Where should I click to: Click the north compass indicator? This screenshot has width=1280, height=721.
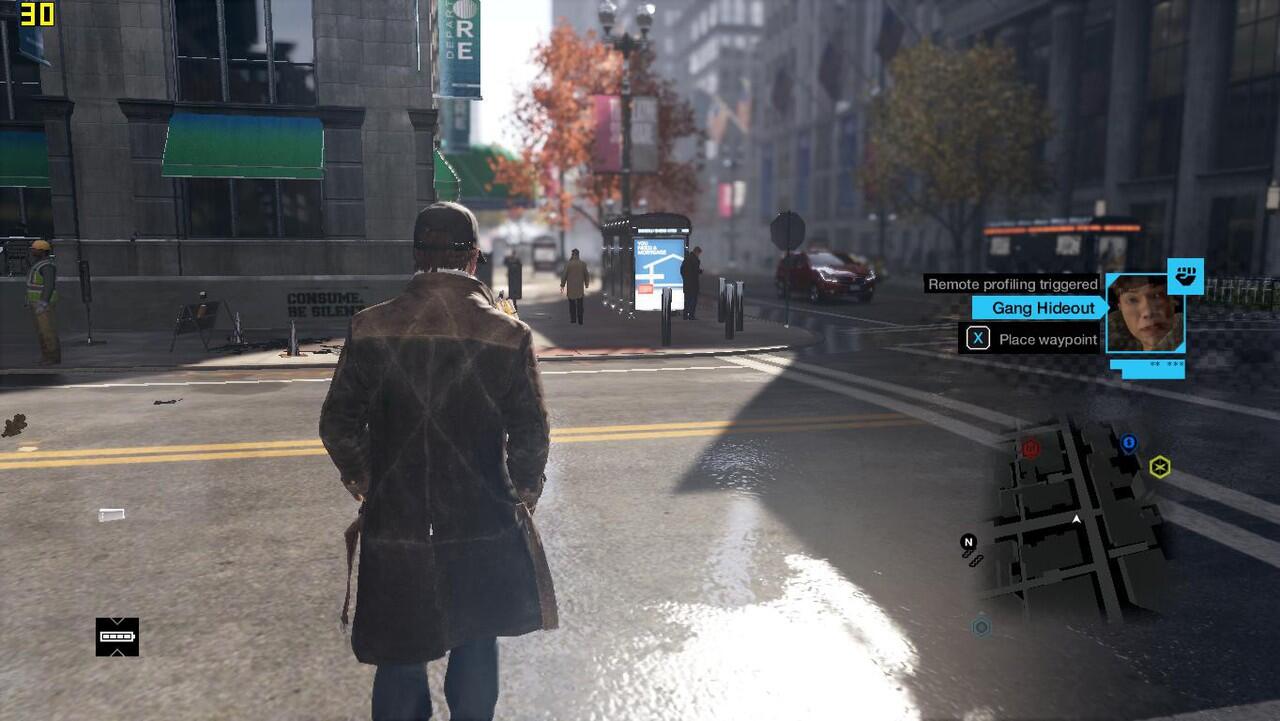pos(968,542)
